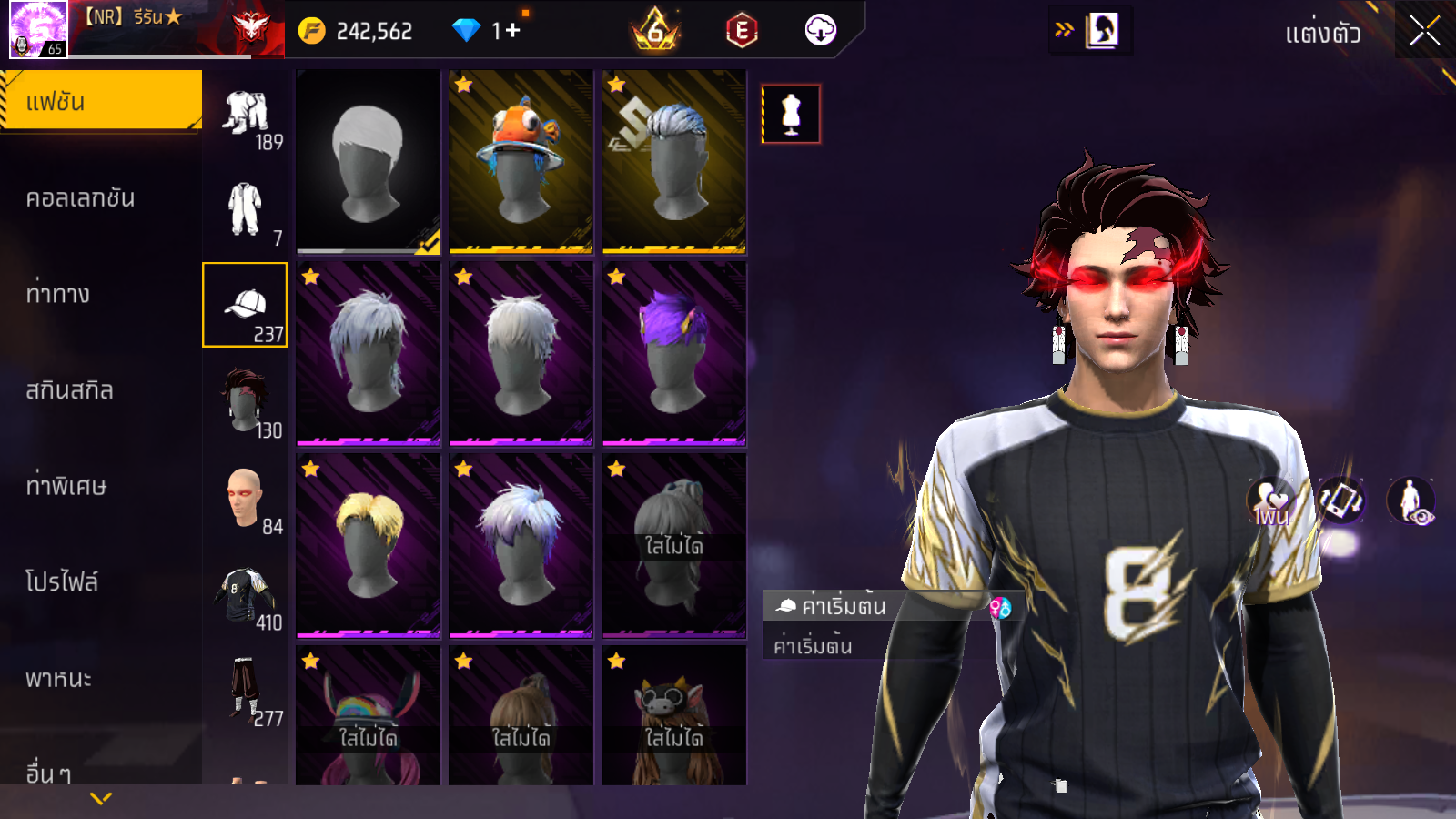
Task: Open the shirt category showing 410
Action: click(246, 594)
